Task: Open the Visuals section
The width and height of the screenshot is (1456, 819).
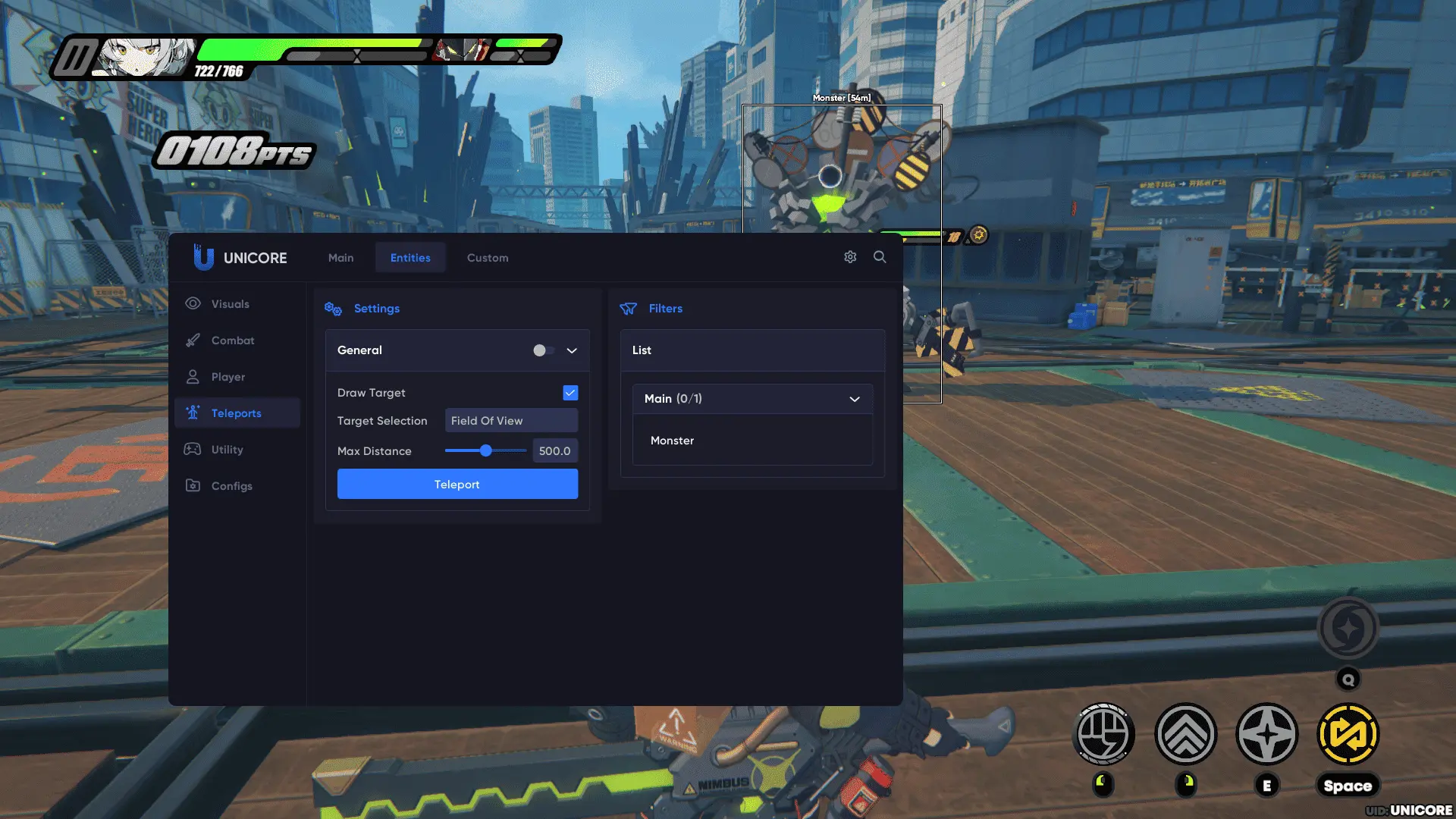Action: click(x=230, y=304)
